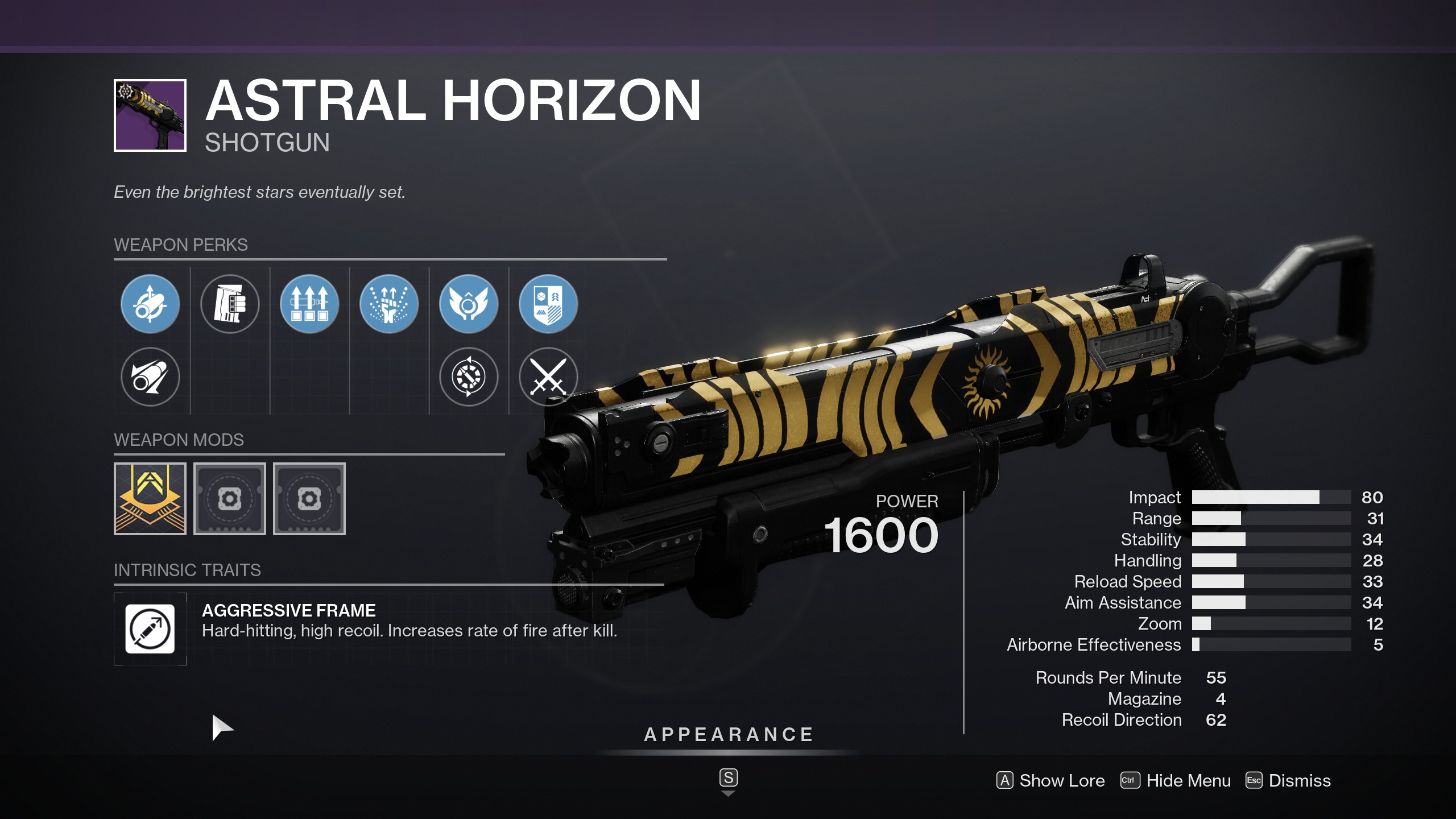Open the gold chevron weapon mod slot
This screenshot has width=1456, height=819.
[150, 499]
